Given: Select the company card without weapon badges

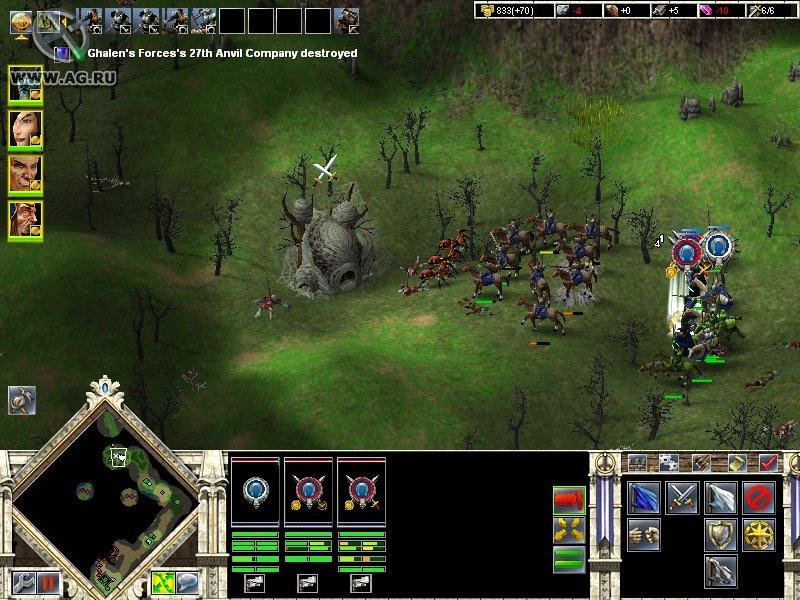Looking at the screenshot, I should [x=255, y=492].
